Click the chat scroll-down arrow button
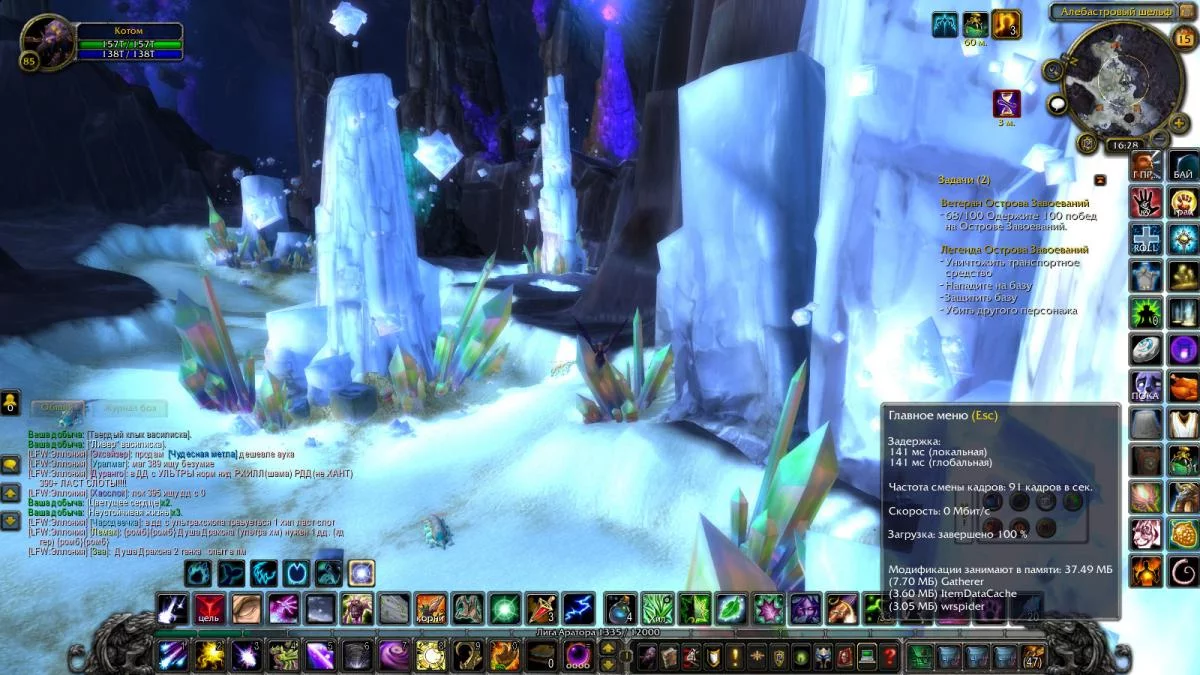Screen dimensions: 1200x675 click(x=10, y=520)
